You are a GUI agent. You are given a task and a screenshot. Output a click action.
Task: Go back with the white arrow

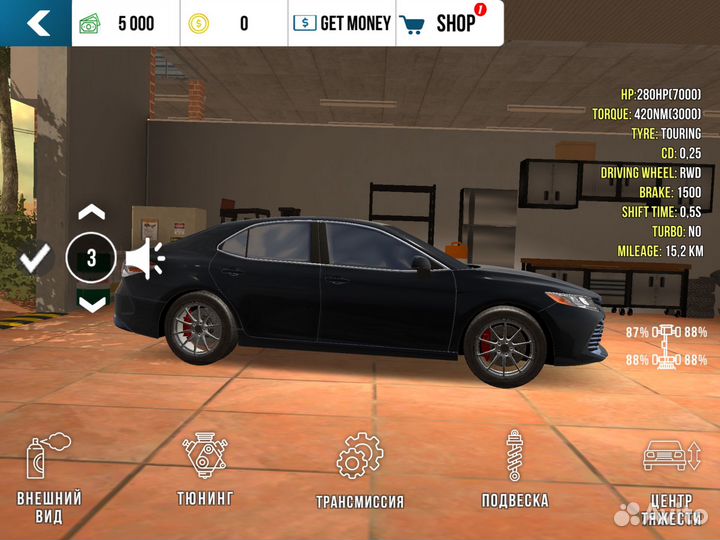tap(38, 23)
